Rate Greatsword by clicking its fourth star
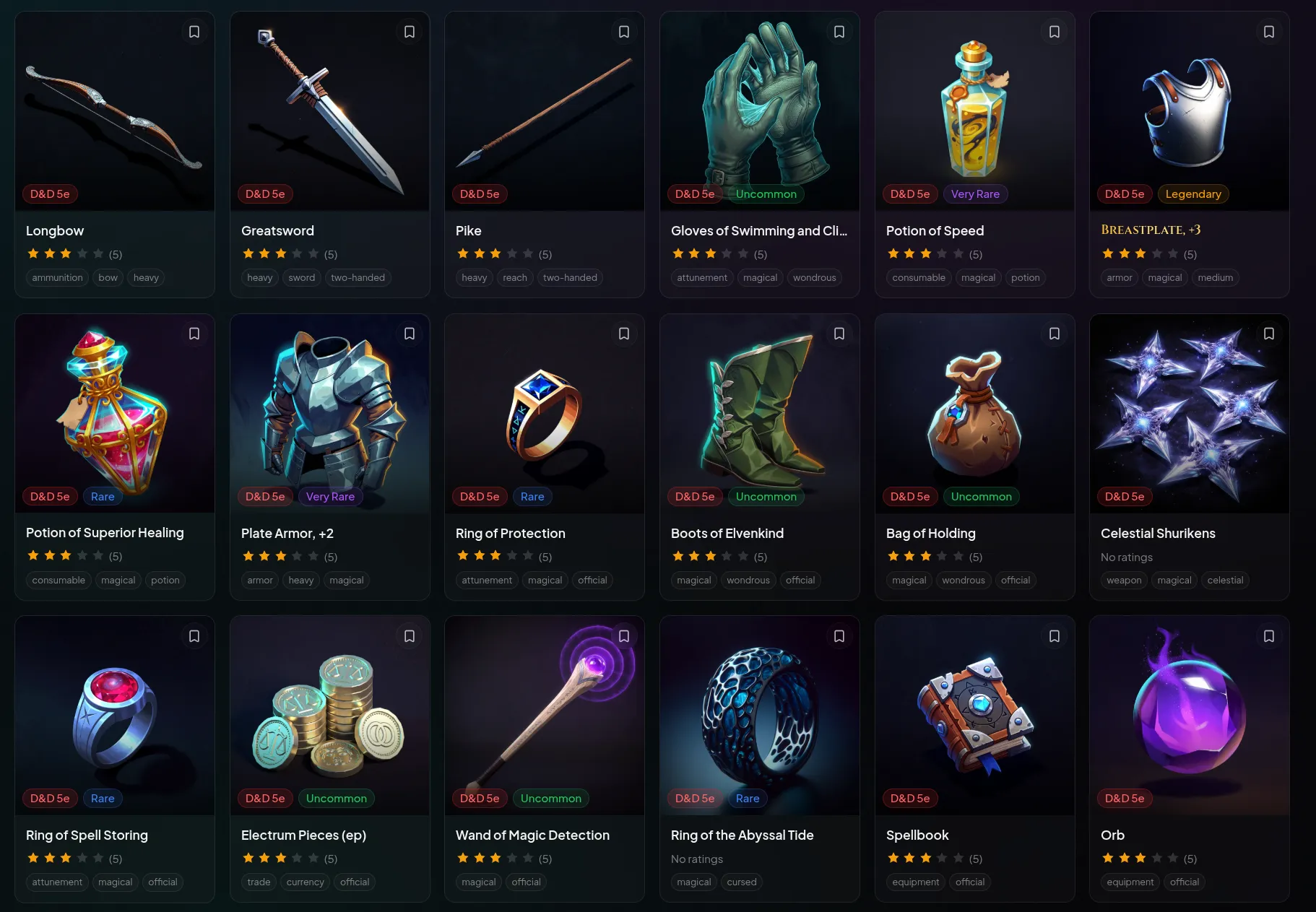Viewport: 1316px width, 912px height. (x=297, y=253)
